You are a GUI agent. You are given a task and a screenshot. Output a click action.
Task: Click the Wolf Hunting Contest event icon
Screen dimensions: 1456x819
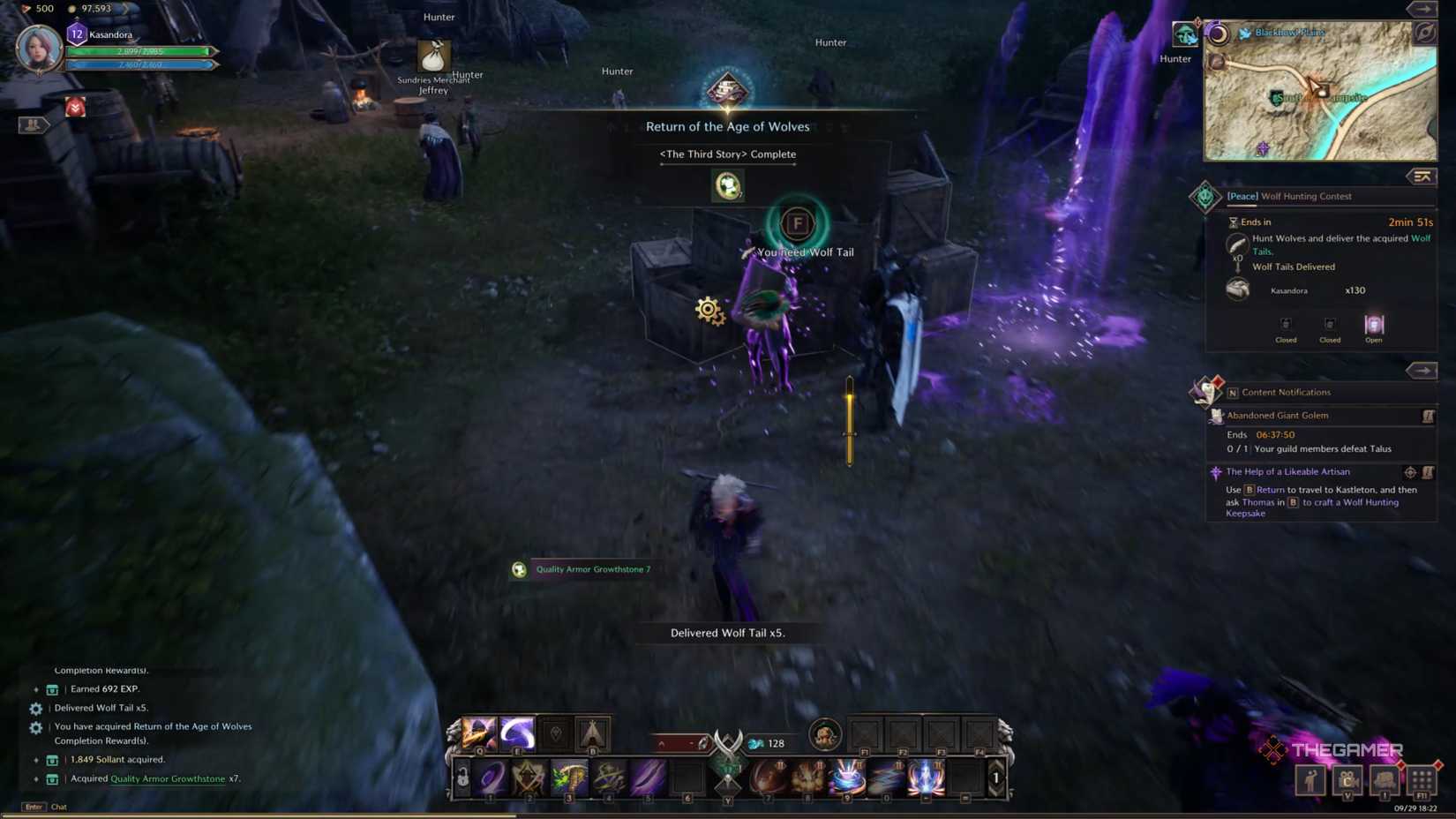1205,195
